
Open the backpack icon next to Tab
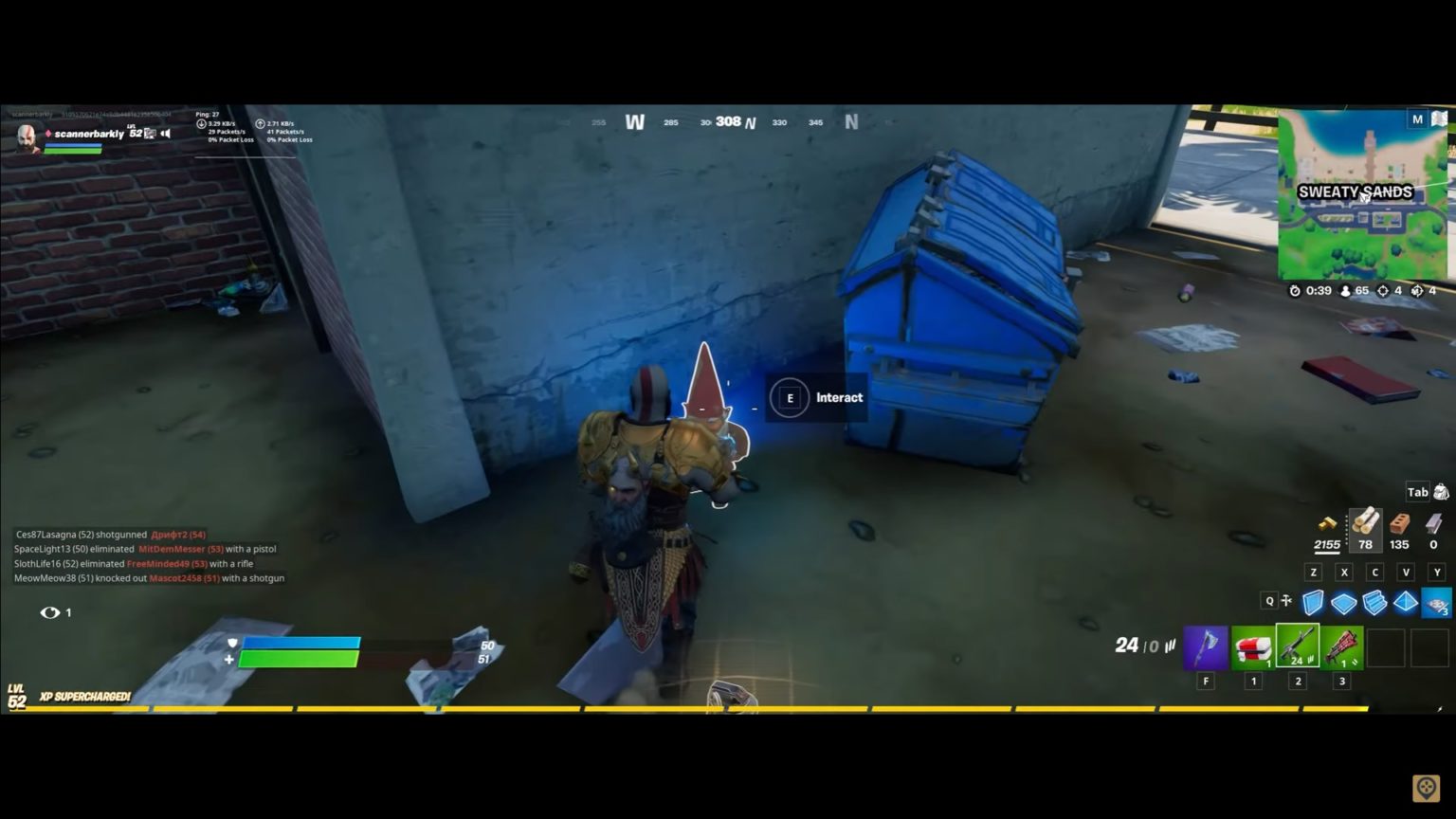click(x=1442, y=491)
